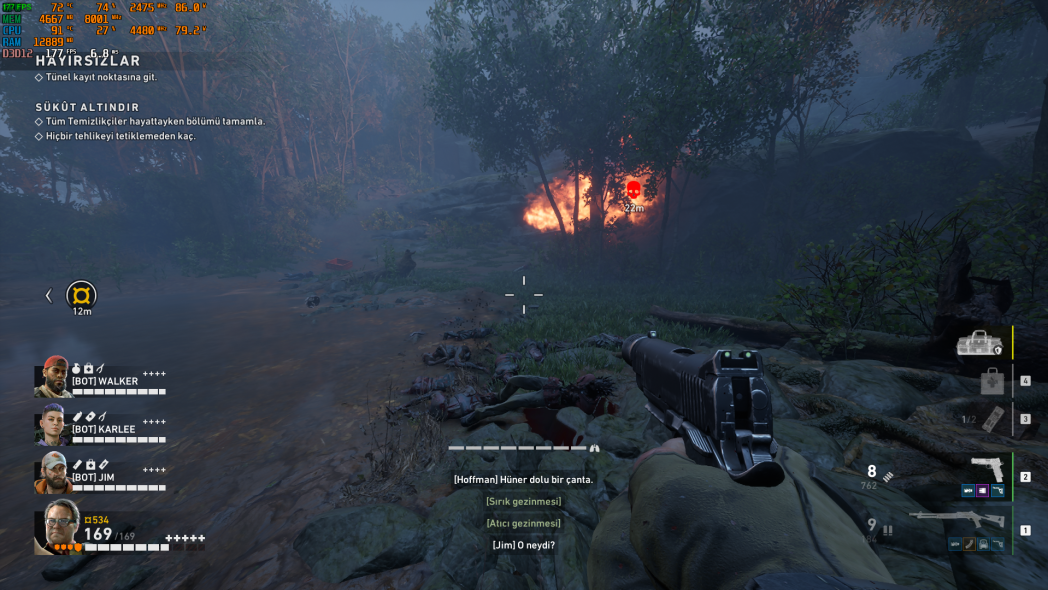Click Jim's teammate portrait
This screenshot has width=1048, height=590.
[x=53, y=472]
